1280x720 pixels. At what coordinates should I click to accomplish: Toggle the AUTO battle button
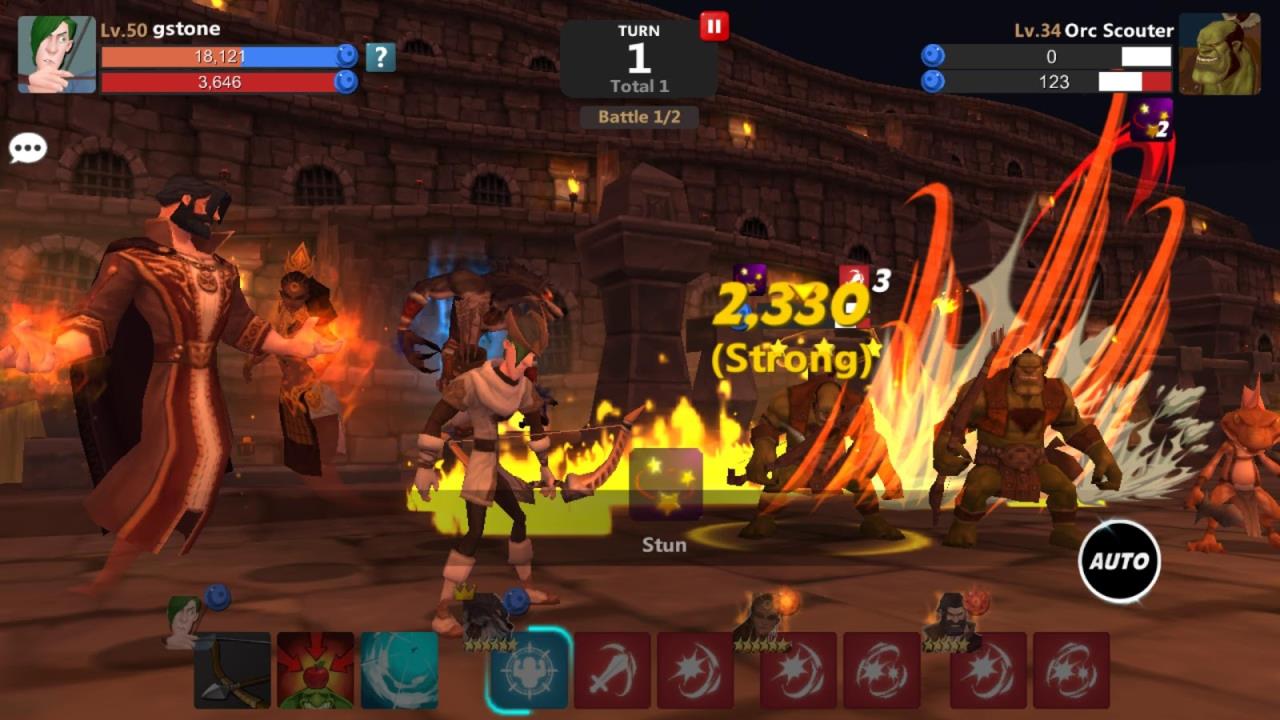[1119, 561]
